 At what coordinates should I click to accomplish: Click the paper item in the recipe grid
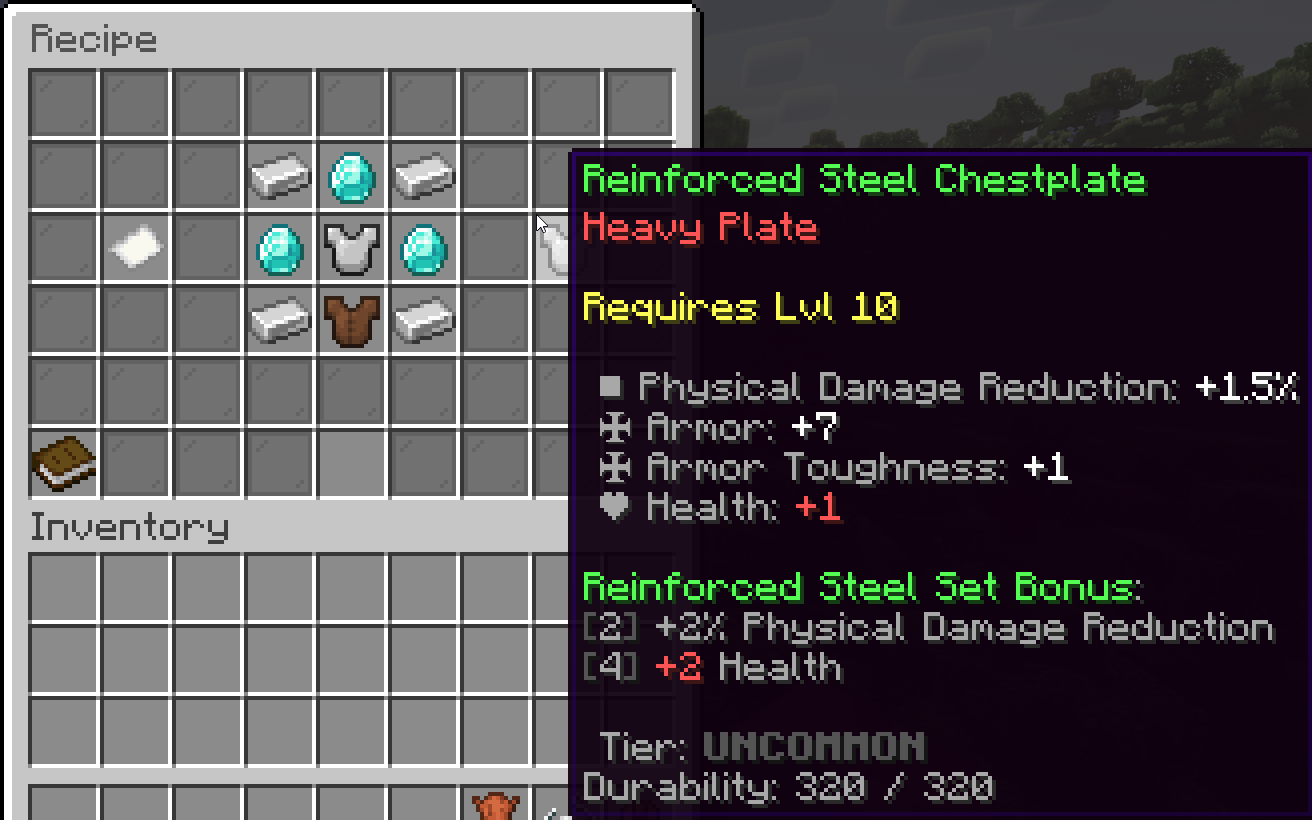click(x=136, y=247)
